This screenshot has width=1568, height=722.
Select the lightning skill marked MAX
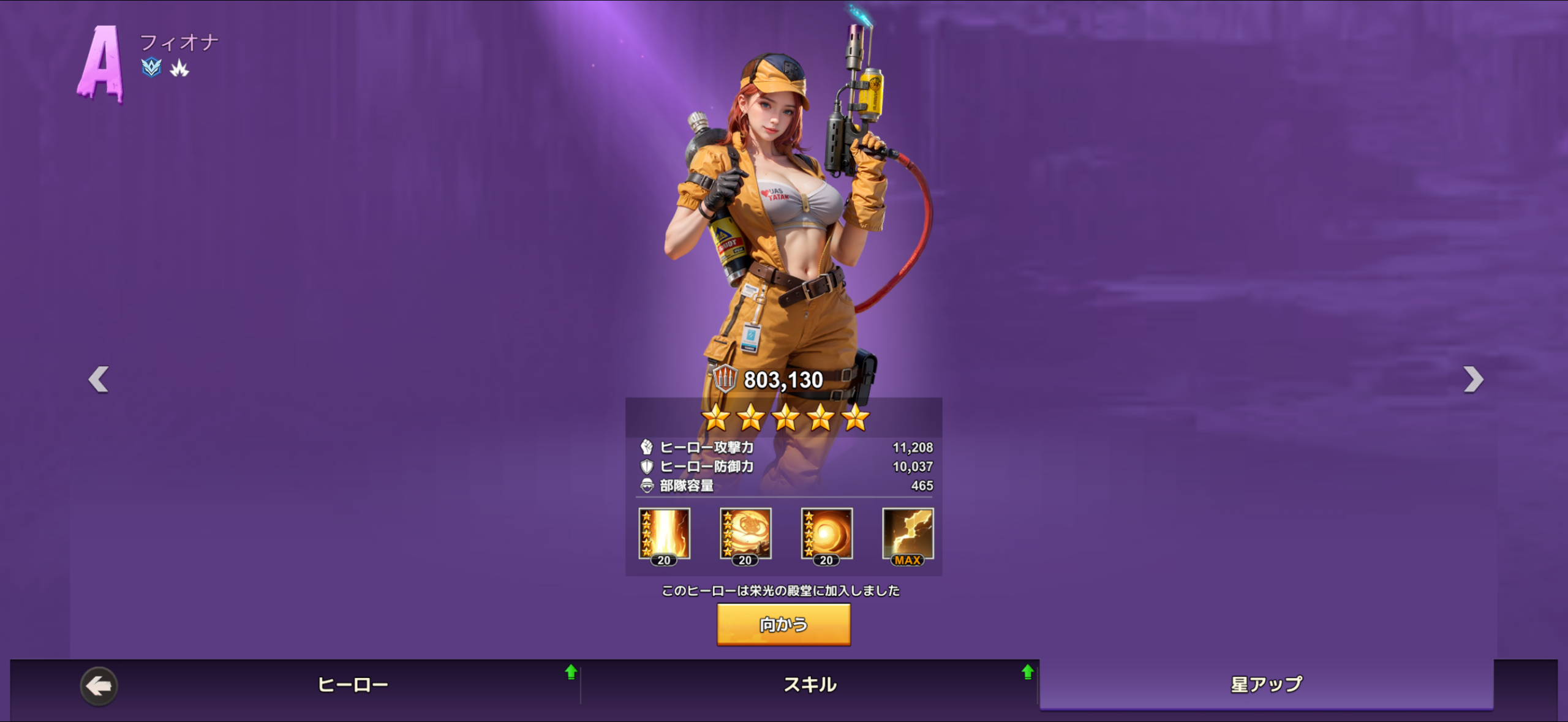click(x=908, y=534)
